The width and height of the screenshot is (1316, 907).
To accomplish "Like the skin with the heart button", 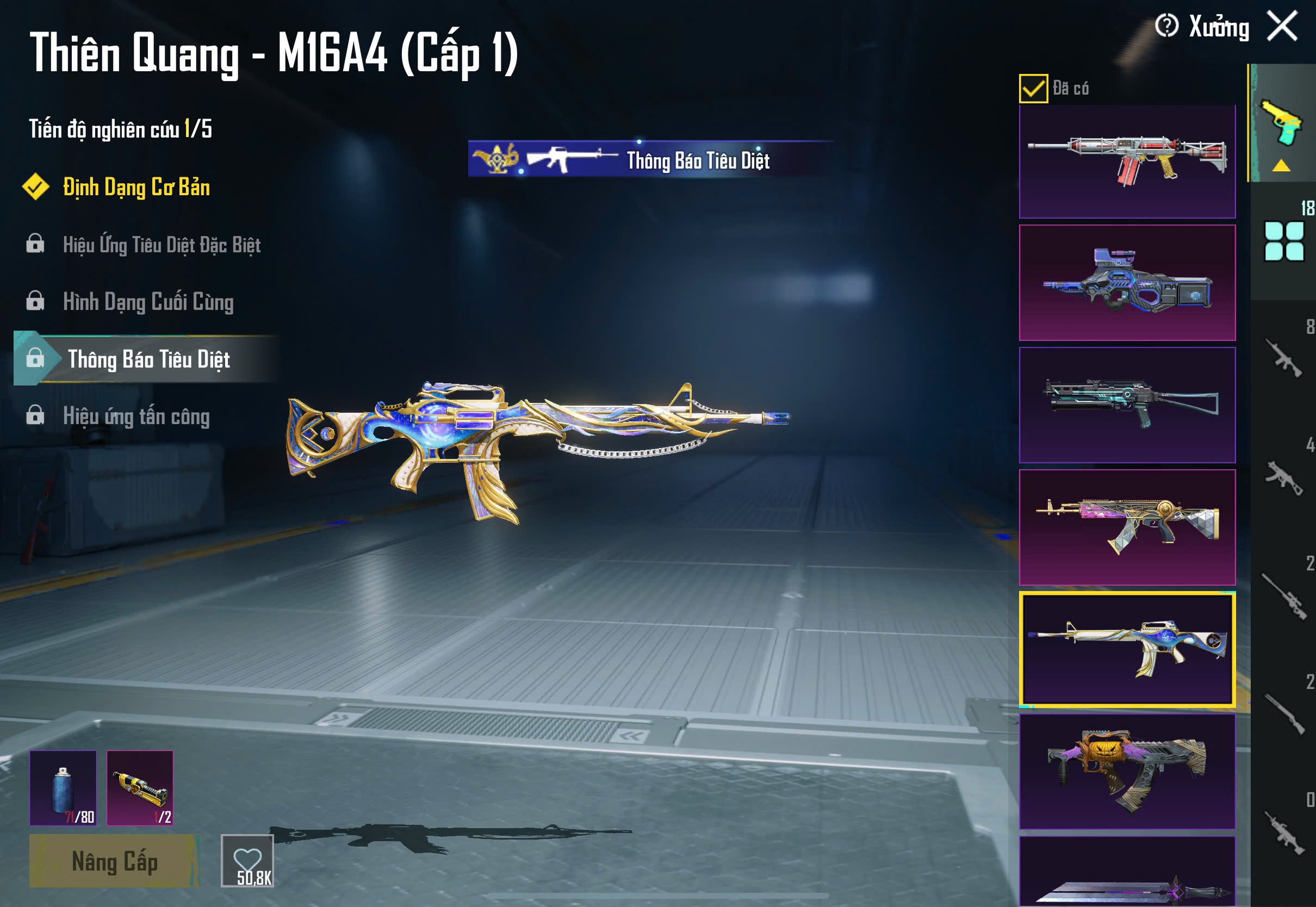I will [247, 860].
